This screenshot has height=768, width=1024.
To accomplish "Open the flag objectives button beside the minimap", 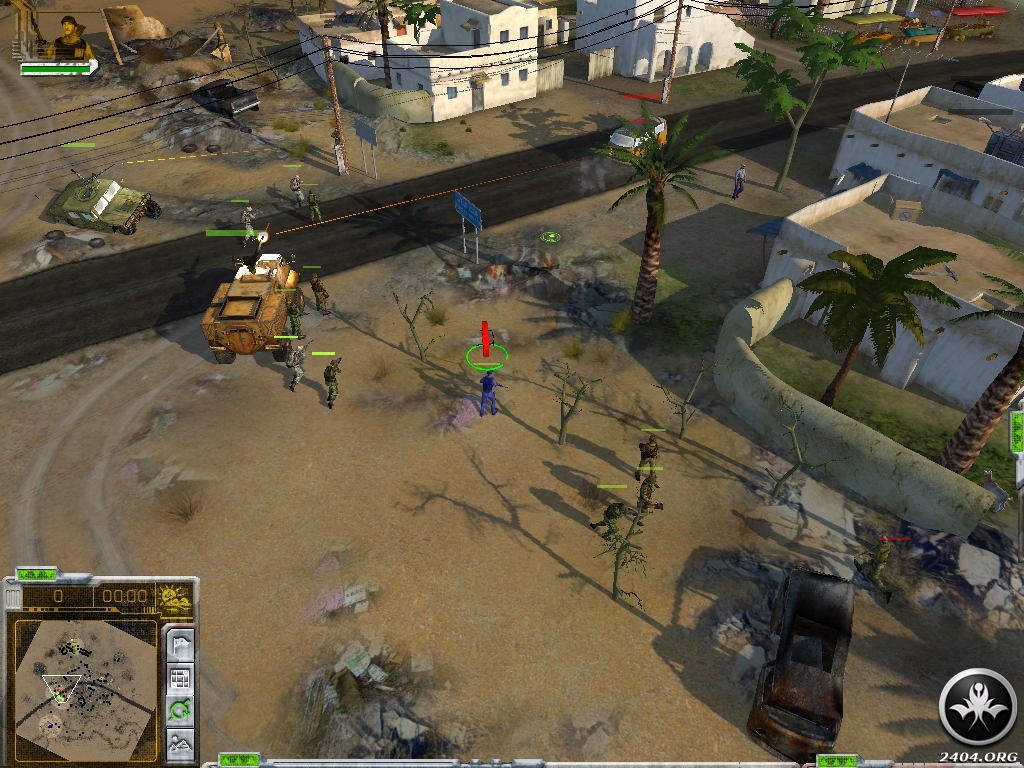I will (180, 645).
